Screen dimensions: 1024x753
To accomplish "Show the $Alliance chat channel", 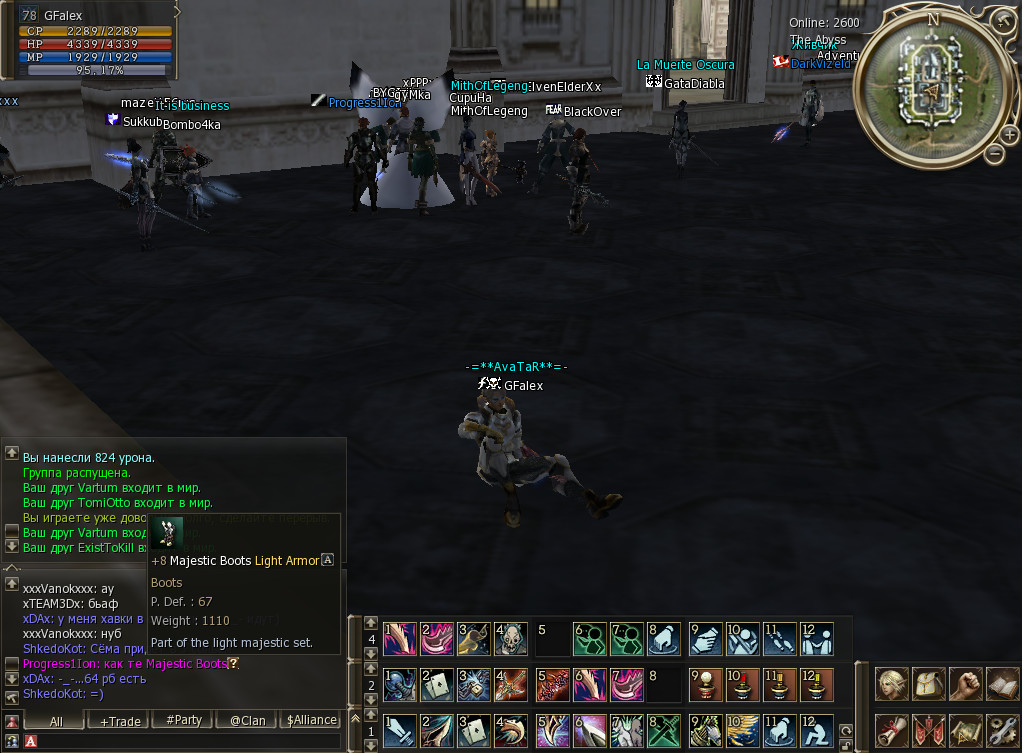I will click(x=311, y=720).
